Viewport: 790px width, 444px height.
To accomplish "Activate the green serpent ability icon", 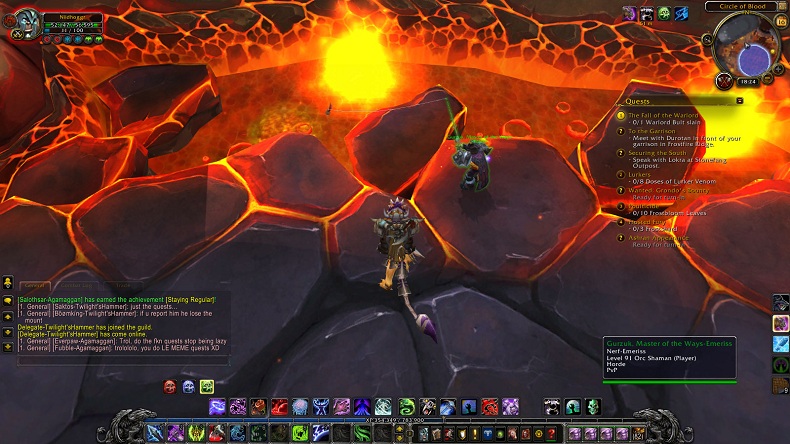I will tap(407, 406).
